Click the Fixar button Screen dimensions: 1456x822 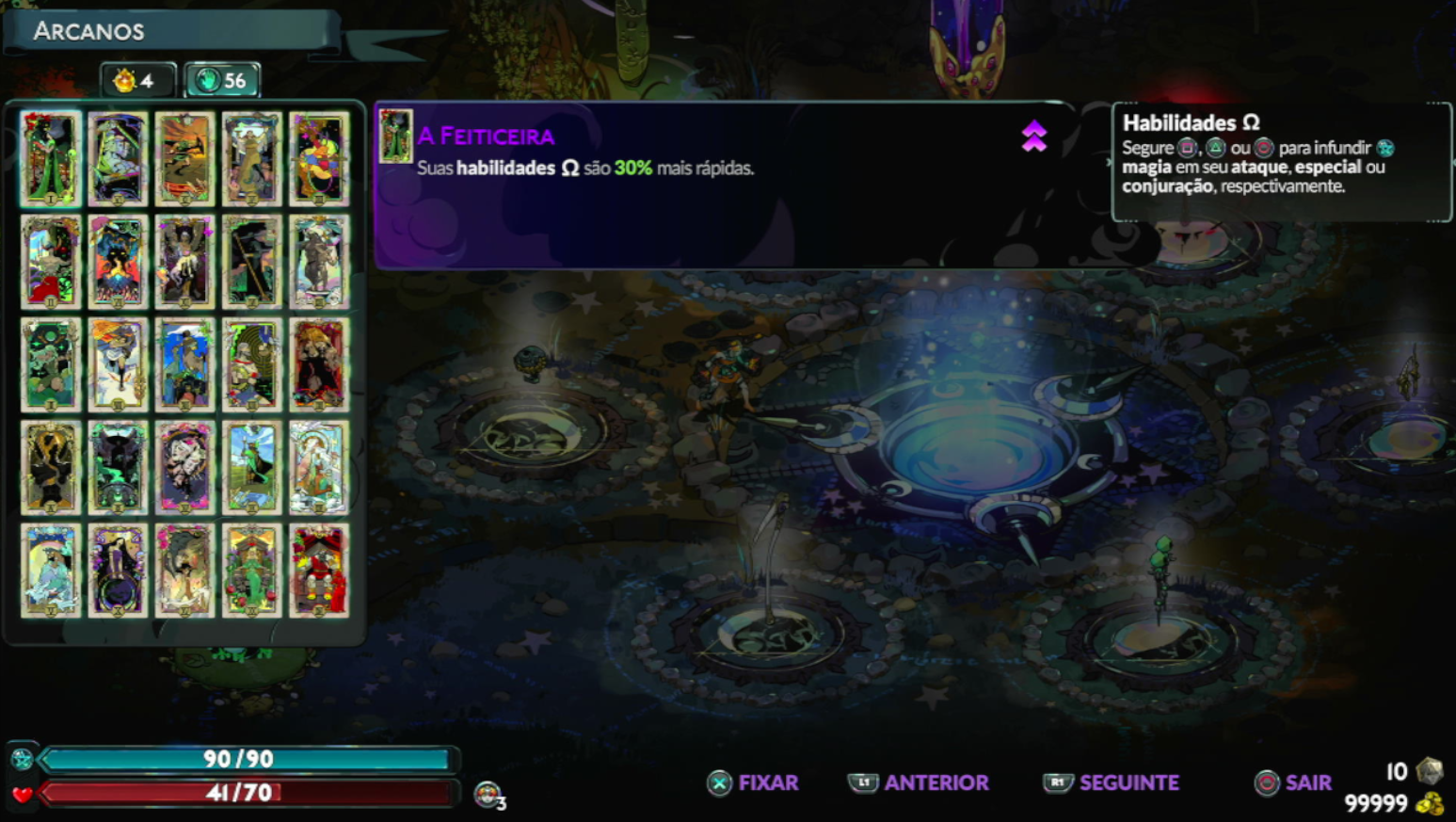click(754, 782)
